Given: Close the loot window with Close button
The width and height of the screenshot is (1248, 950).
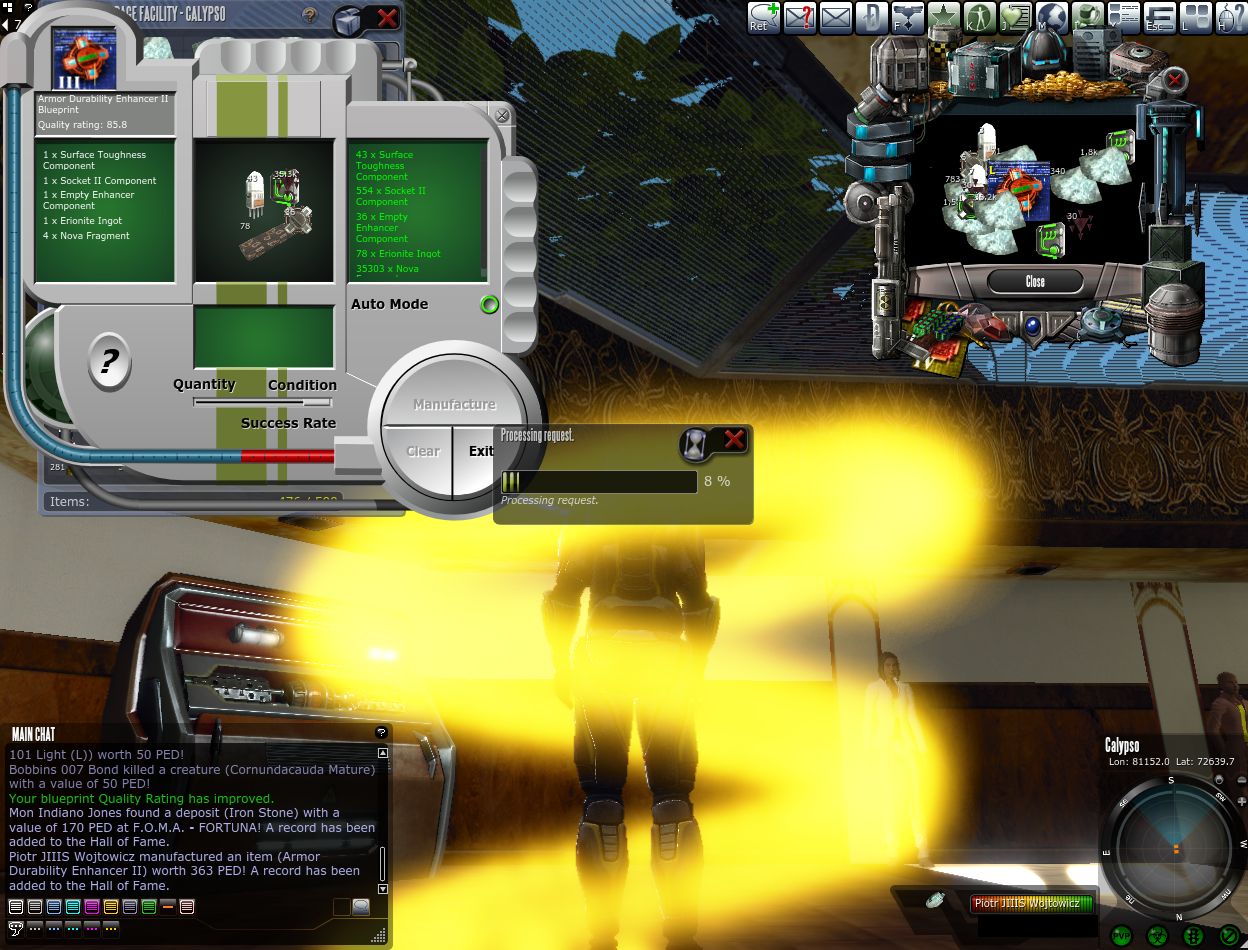Looking at the screenshot, I should point(1034,281).
